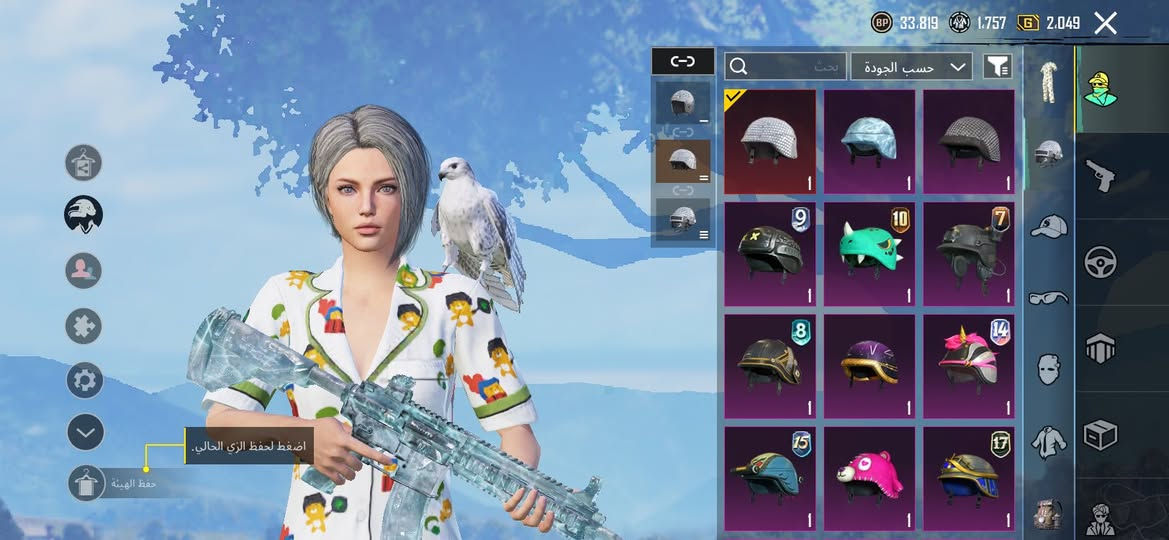This screenshot has width=1169, height=540.
Task: Choose the pink bear helmet
Action: click(869, 478)
